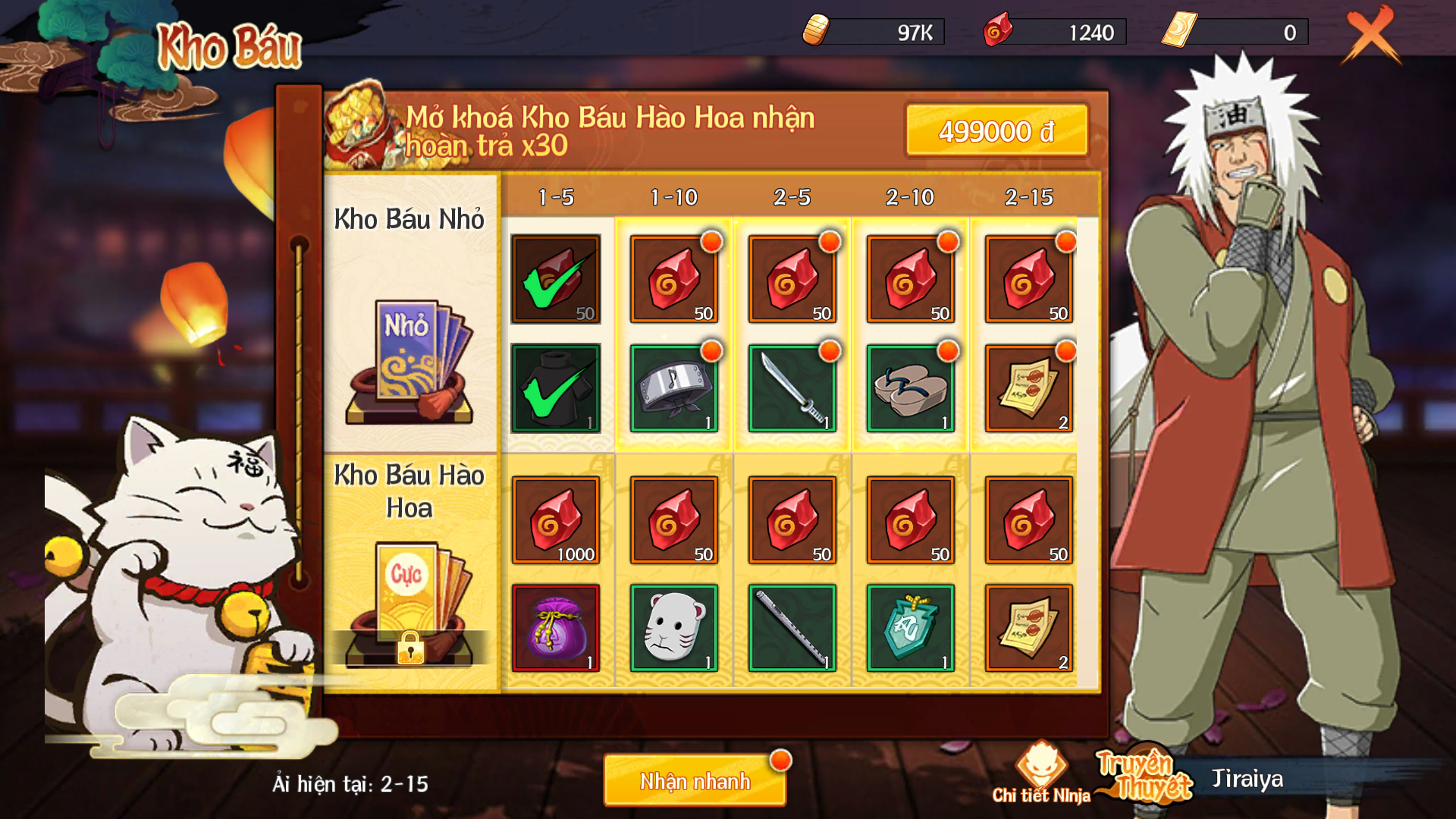Select the teal amulet charm reward
Image resolution: width=1456 pixels, height=819 pixels.
pos(910,628)
